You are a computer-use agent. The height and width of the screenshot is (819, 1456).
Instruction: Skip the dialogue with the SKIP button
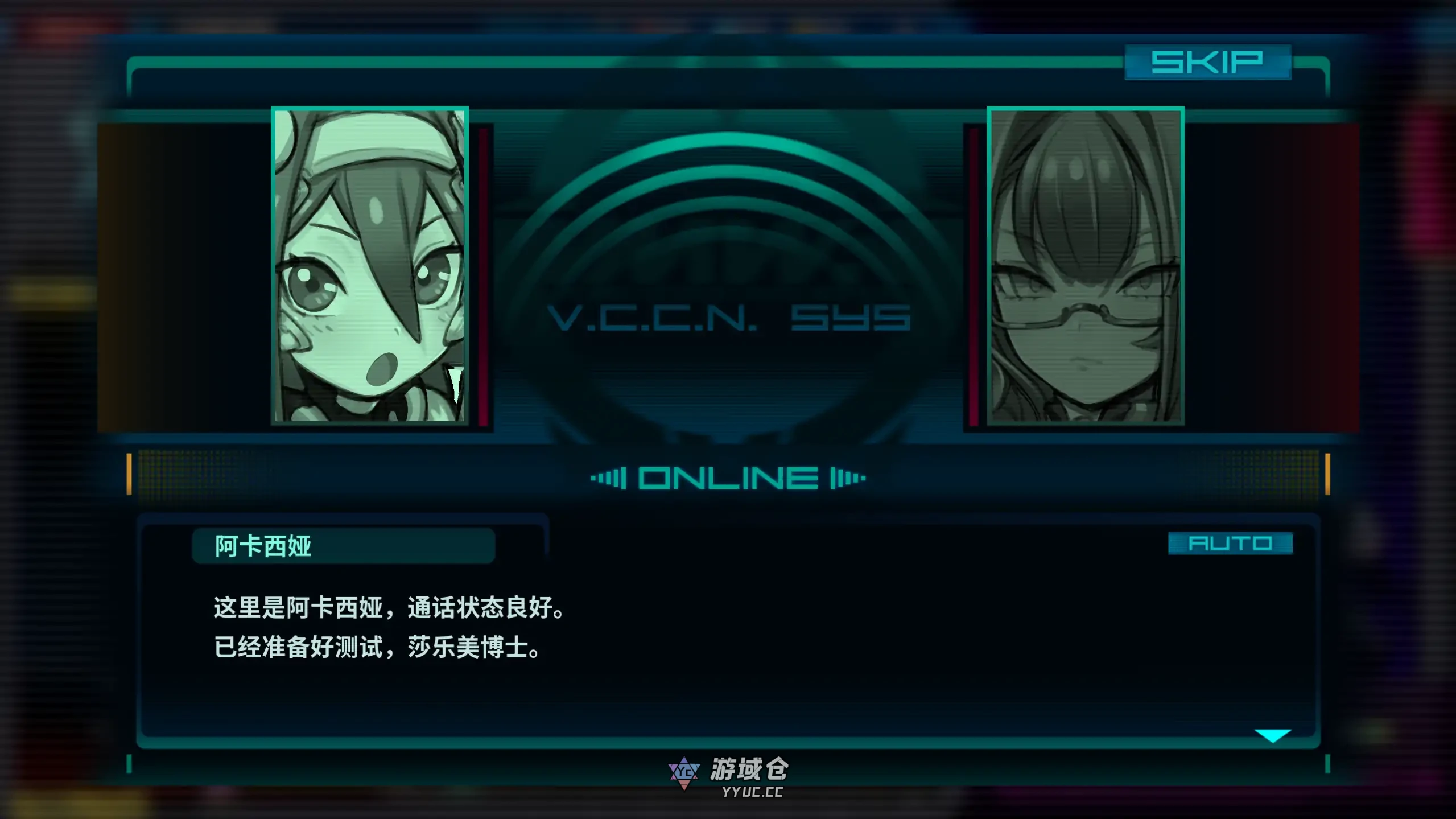(x=1207, y=62)
